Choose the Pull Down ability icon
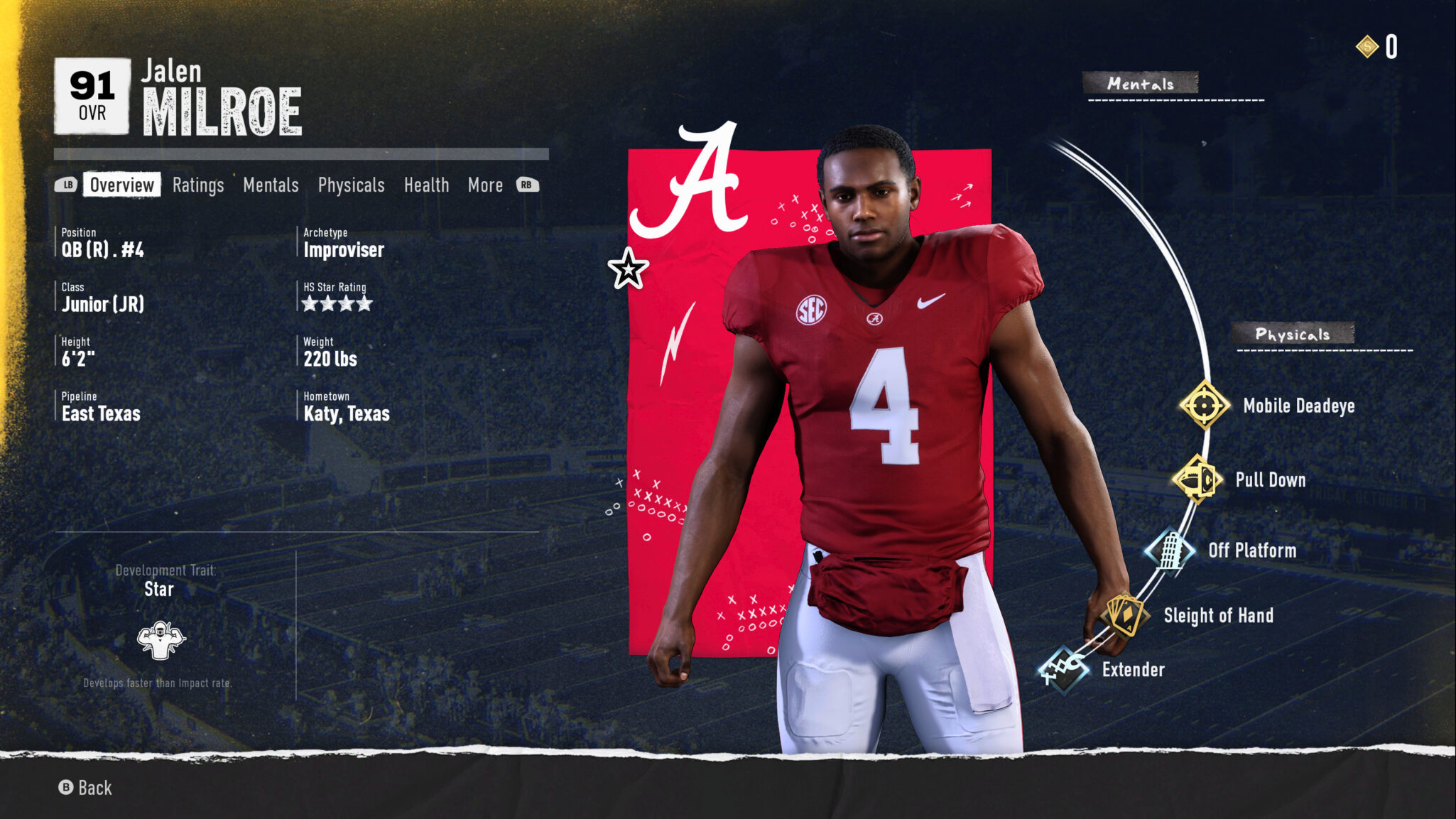 click(1197, 479)
